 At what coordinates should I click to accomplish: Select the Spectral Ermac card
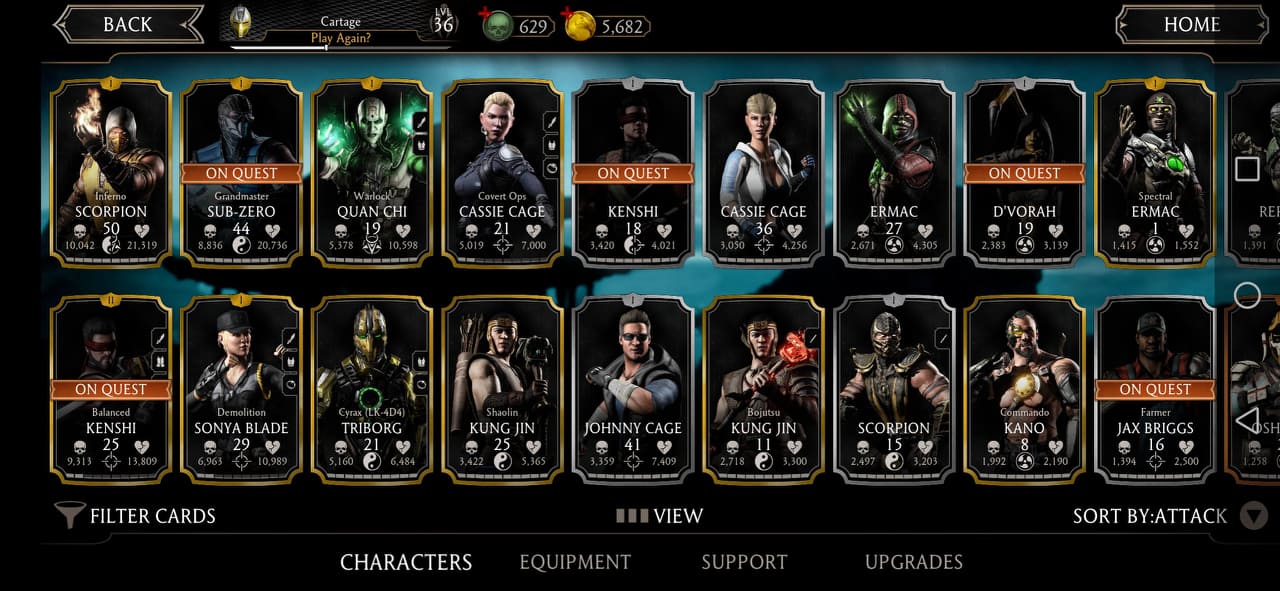coord(1155,172)
